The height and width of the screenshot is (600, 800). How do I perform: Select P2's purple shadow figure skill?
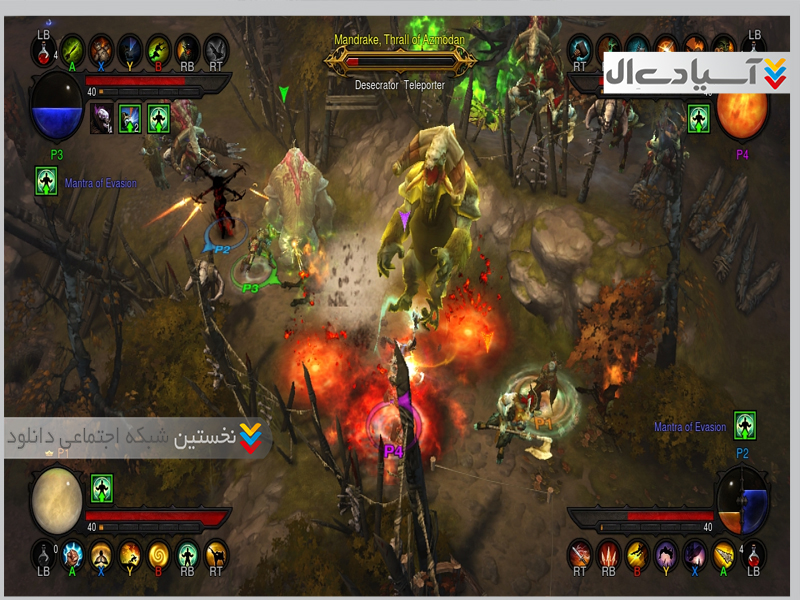coord(667,553)
